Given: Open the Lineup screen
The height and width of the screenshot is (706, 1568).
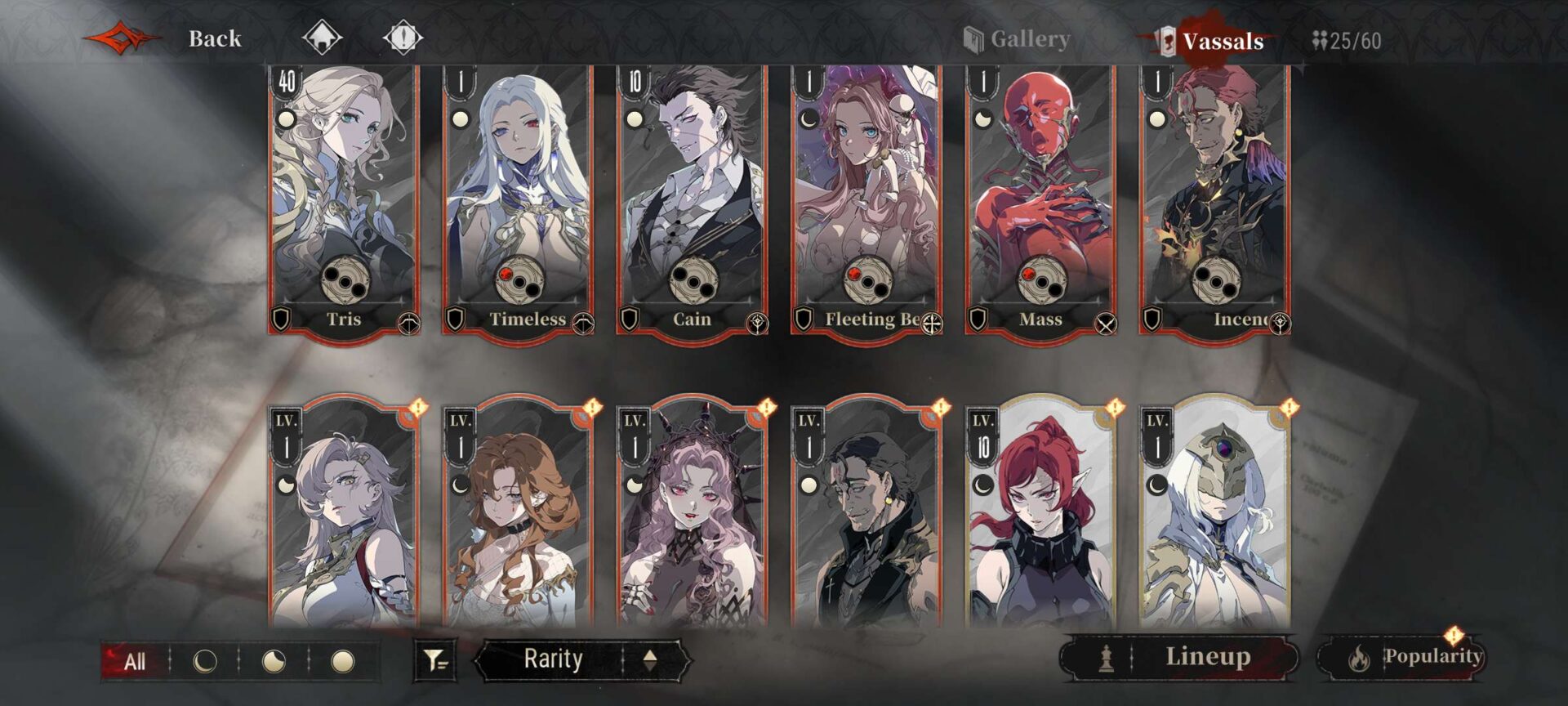Looking at the screenshot, I should pyautogui.click(x=1180, y=657).
